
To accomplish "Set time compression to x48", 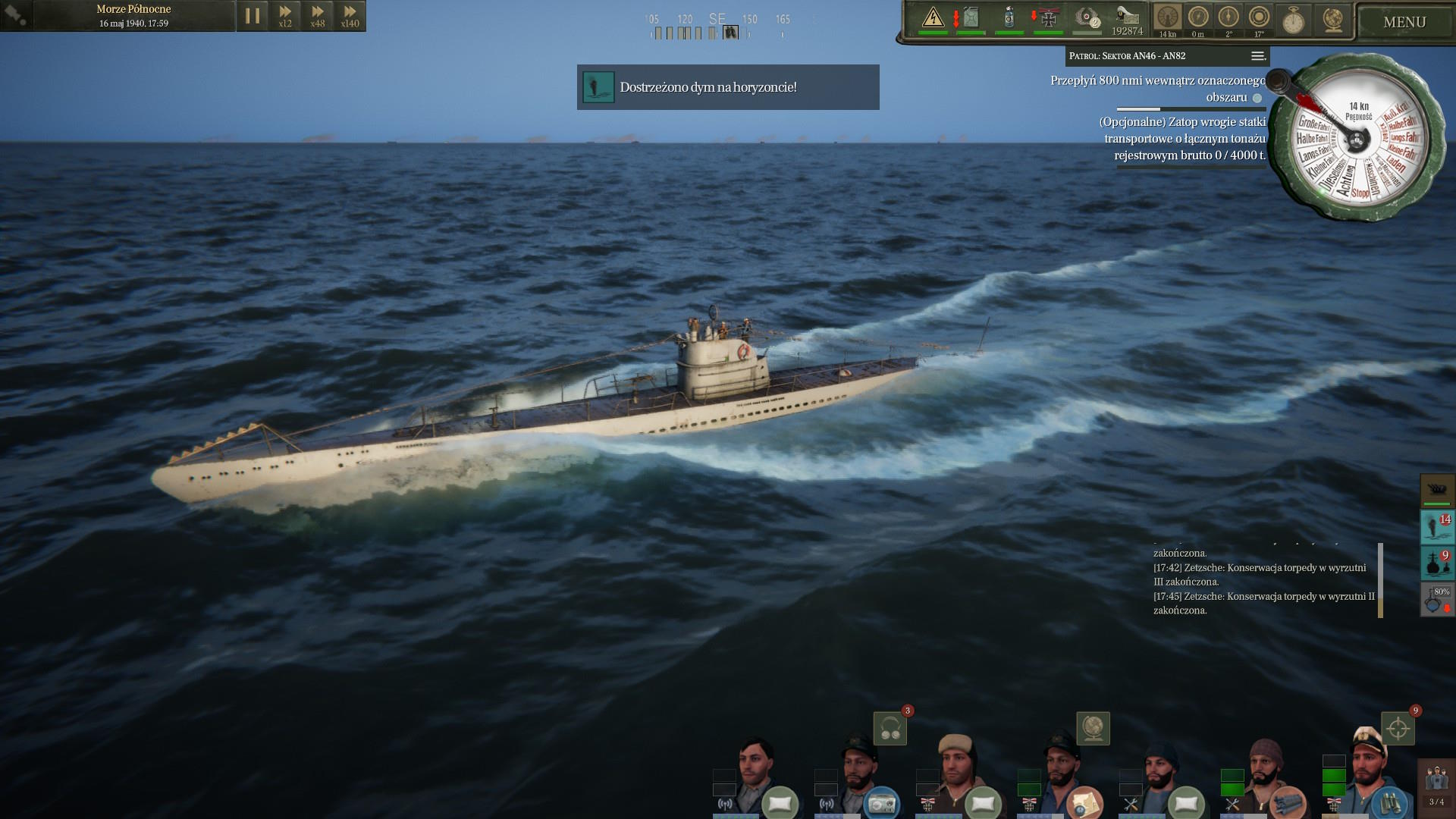I will pos(318,16).
